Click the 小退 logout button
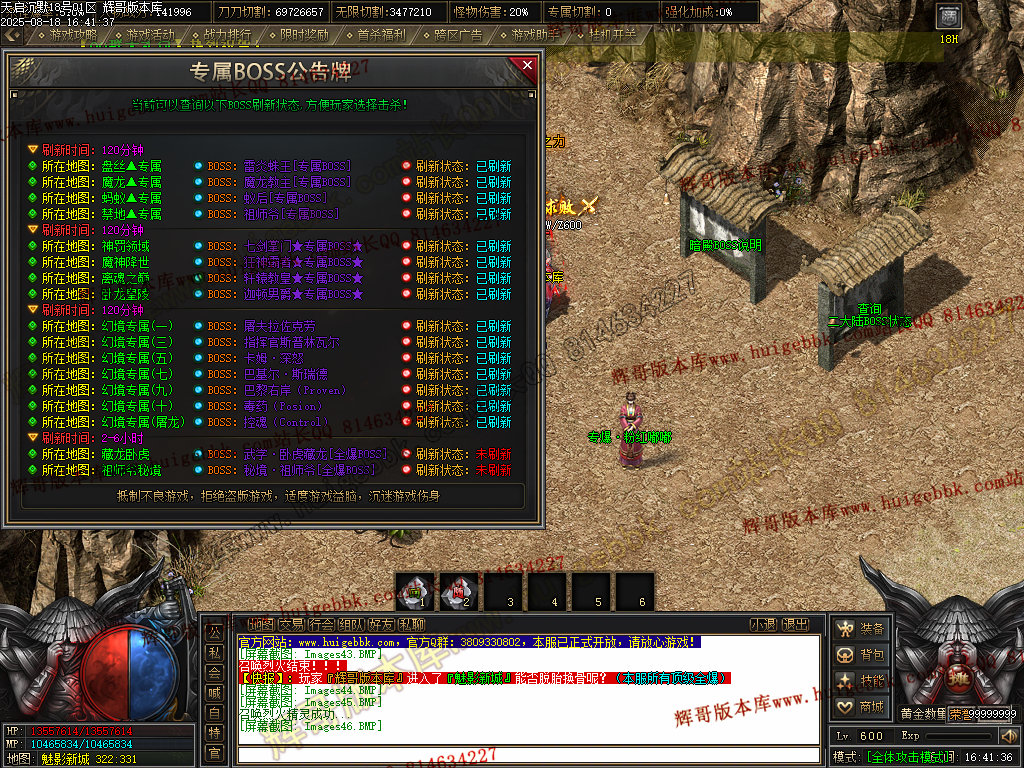Image resolution: width=1024 pixels, height=768 pixels. point(763,625)
